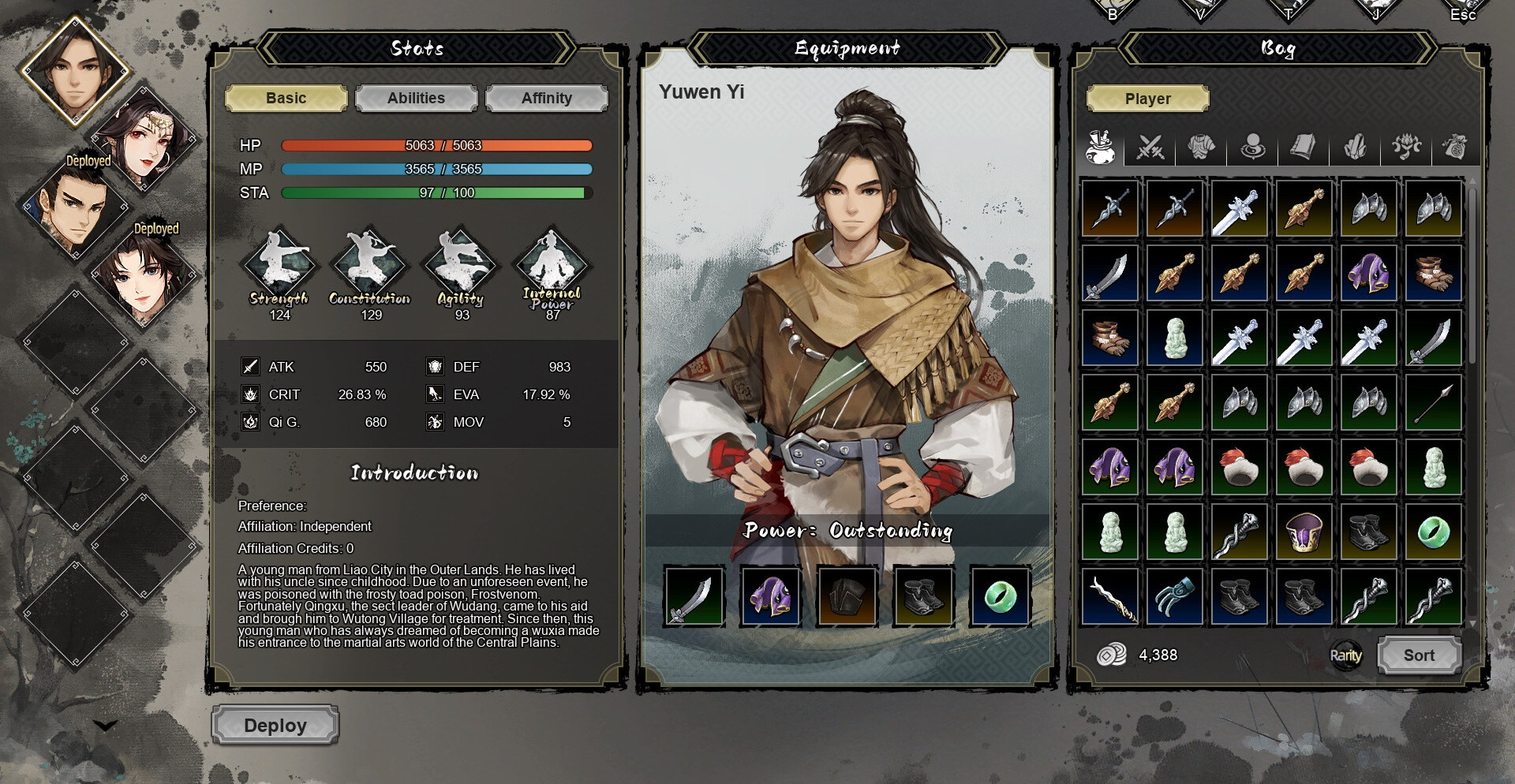Filter bag by armor category
1515x784 pixels.
[1201, 147]
